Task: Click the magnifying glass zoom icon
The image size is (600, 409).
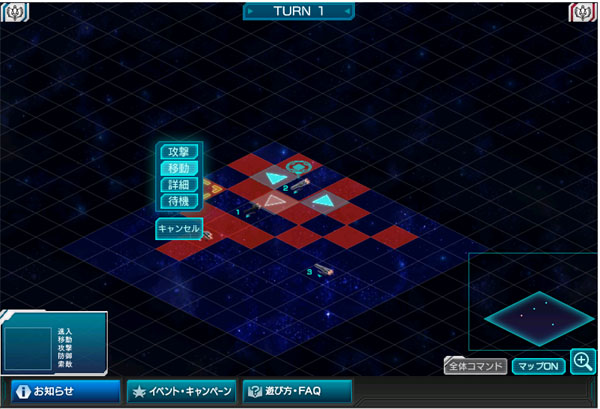Action: [583, 361]
